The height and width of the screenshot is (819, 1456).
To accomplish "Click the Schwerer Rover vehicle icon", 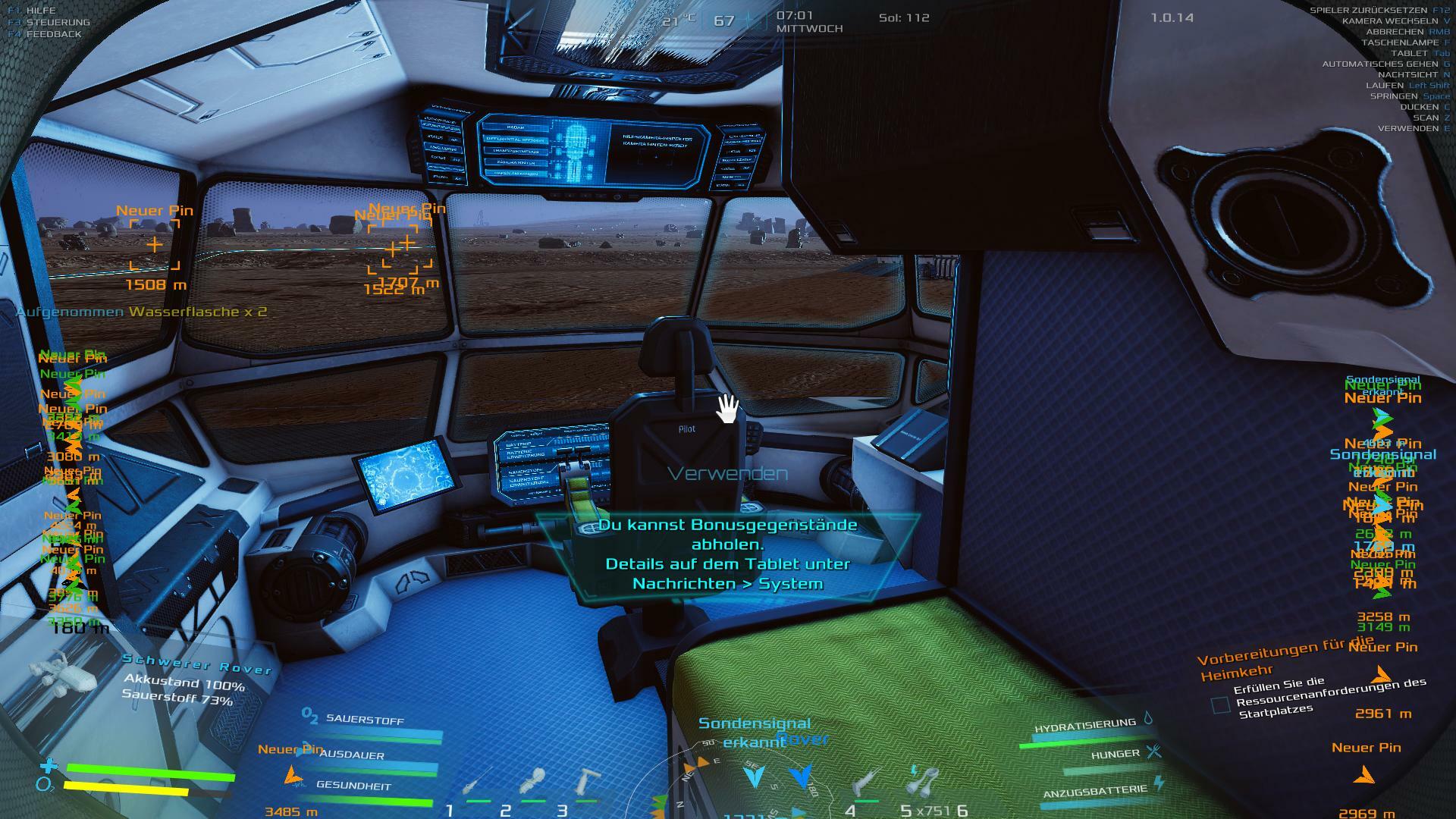I will pos(64,673).
